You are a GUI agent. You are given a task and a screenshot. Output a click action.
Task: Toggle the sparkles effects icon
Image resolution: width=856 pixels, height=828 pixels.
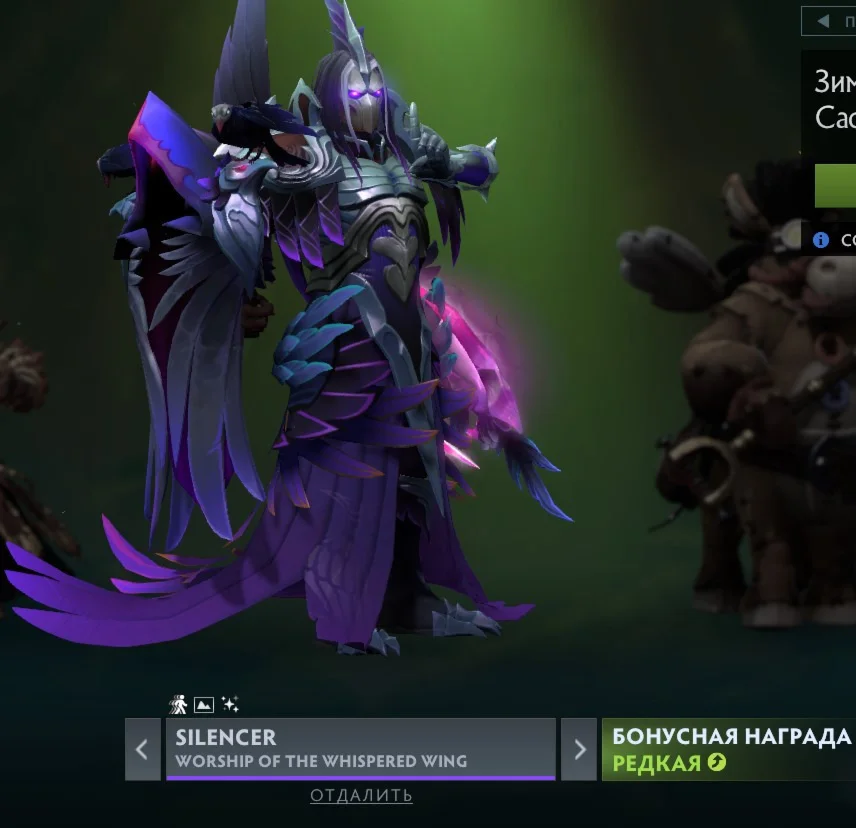(230, 705)
